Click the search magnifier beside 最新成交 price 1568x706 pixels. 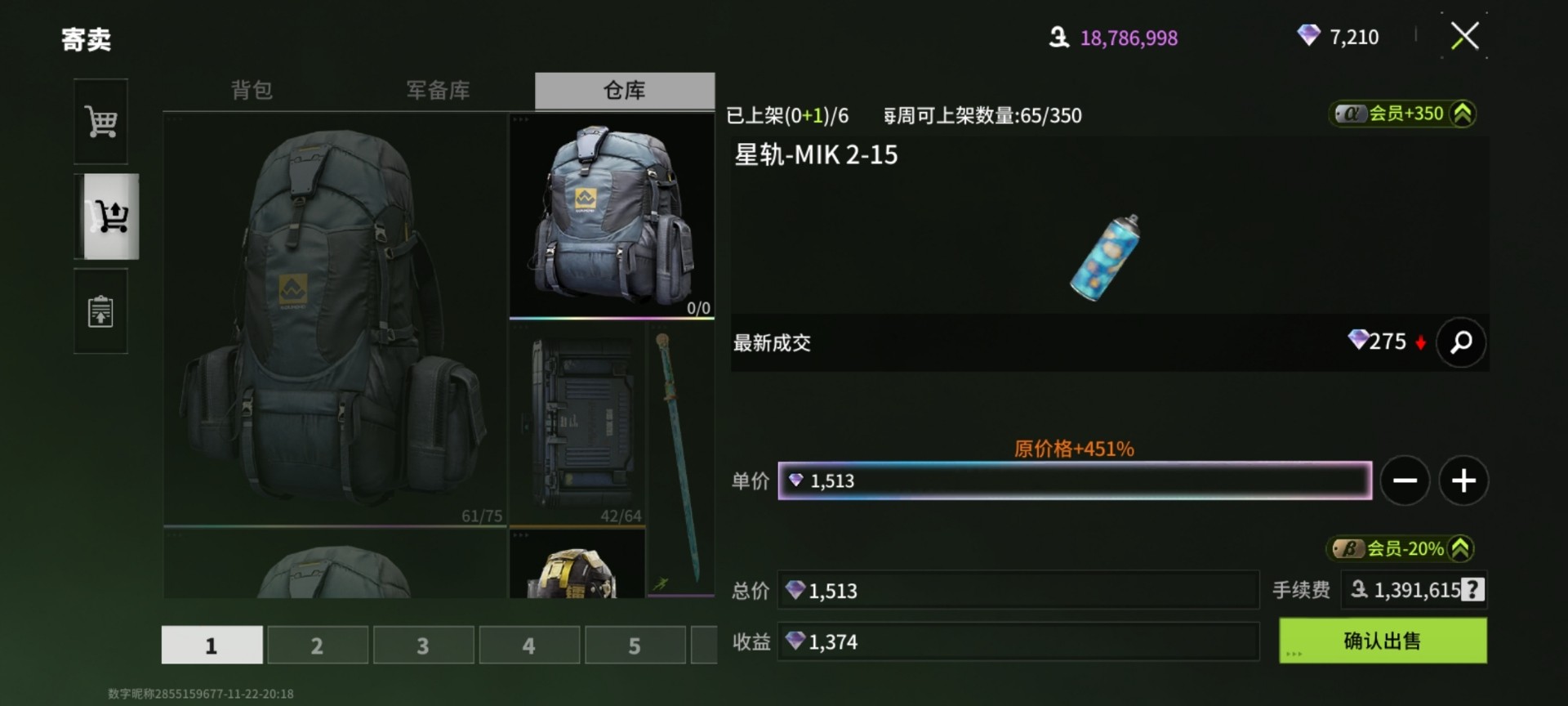(1461, 342)
